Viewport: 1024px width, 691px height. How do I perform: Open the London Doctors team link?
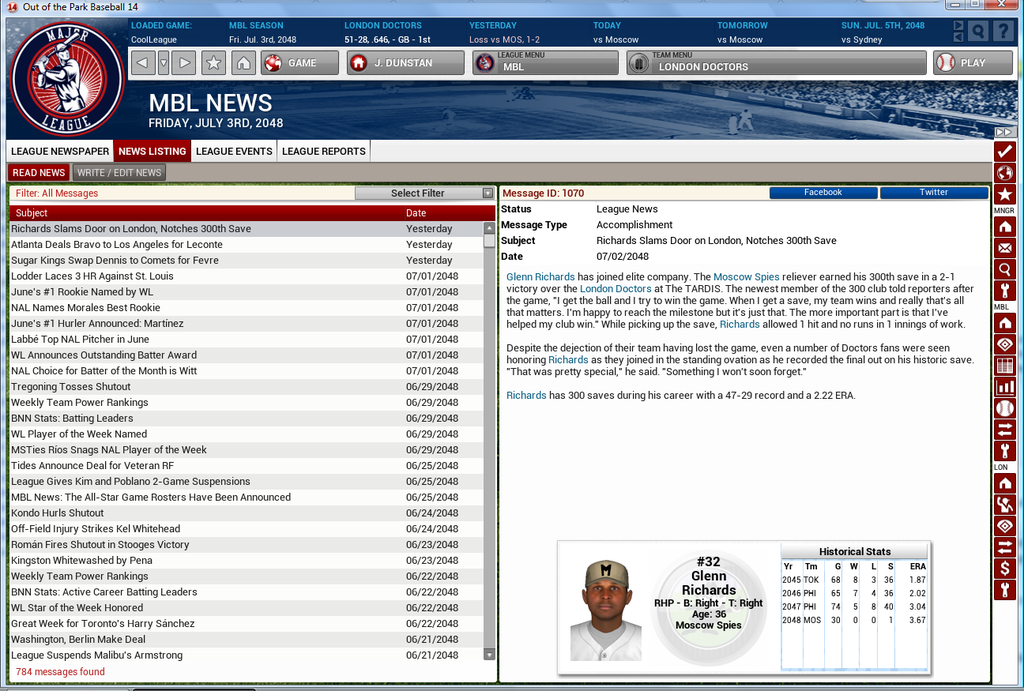coord(615,289)
